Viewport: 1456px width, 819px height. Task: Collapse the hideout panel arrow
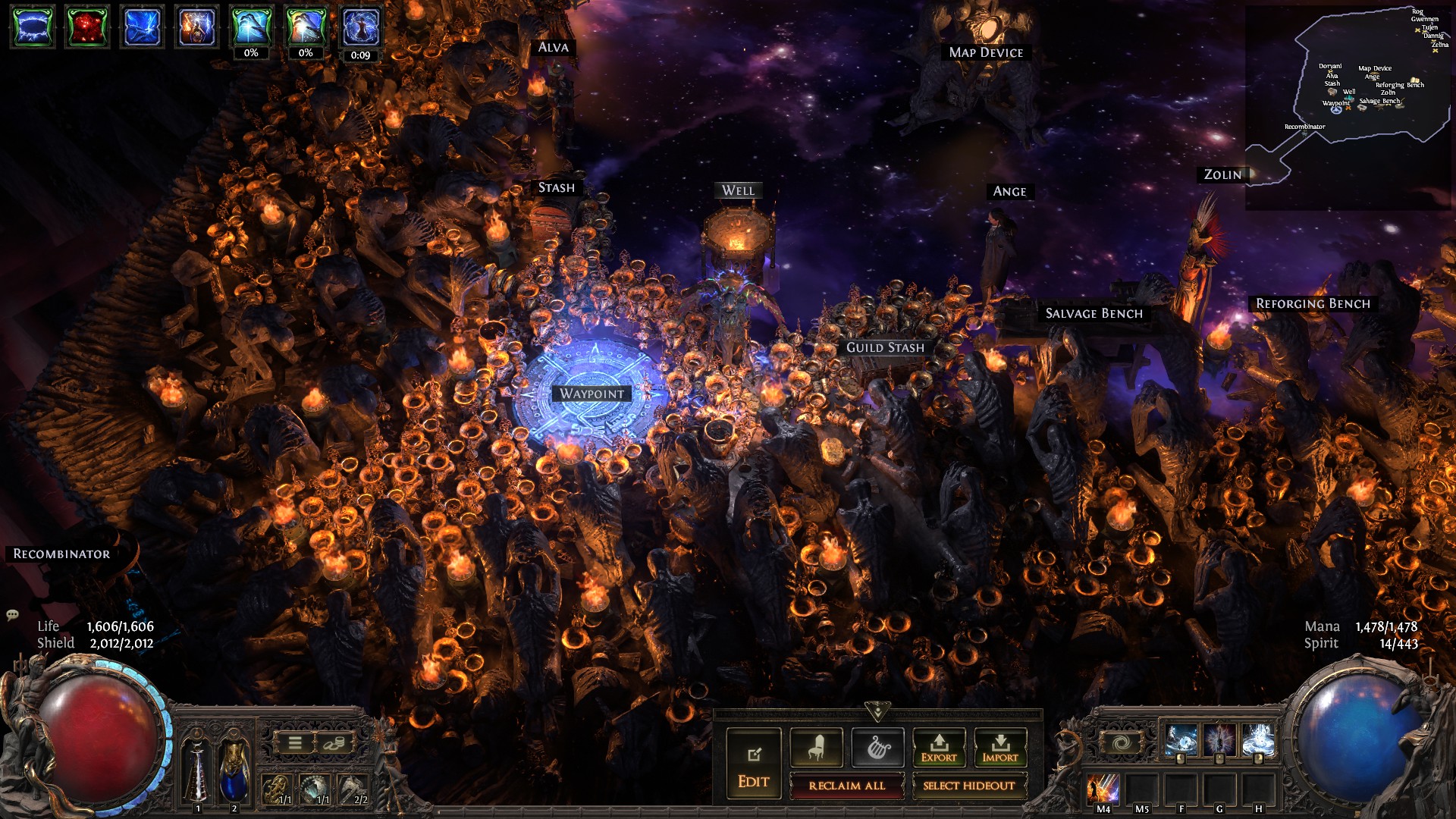tap(877, 712)
